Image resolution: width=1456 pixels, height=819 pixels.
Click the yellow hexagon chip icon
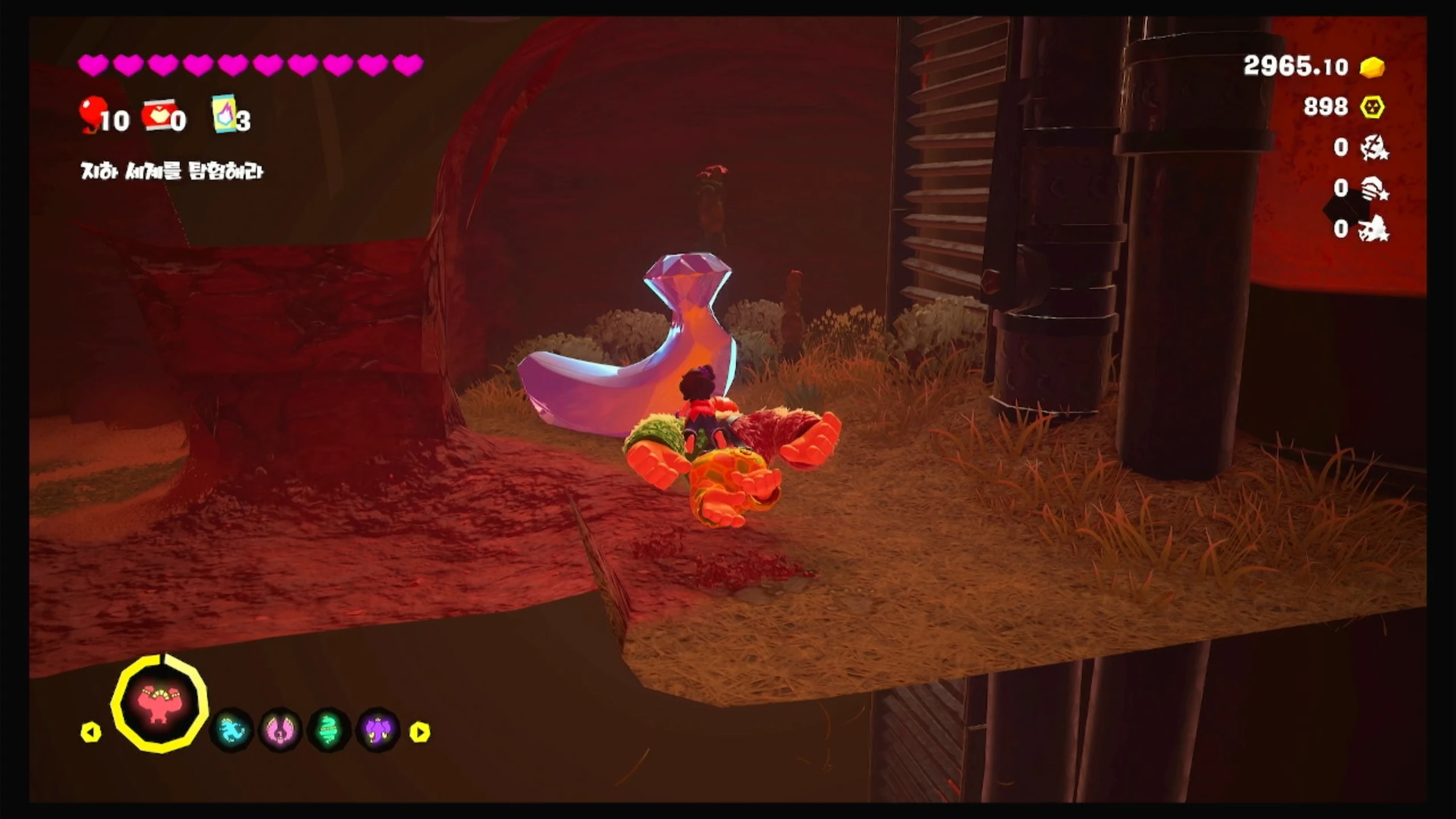click(x=1372, y=107)
